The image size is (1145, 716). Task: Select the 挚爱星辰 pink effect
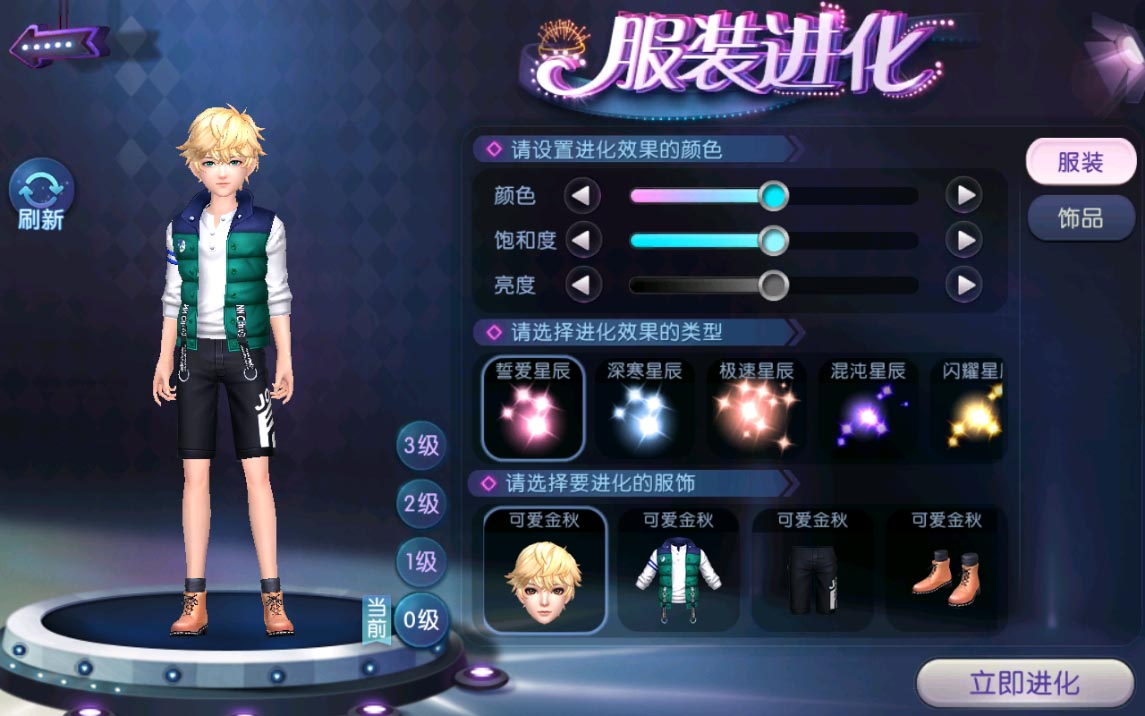point(533,407)
